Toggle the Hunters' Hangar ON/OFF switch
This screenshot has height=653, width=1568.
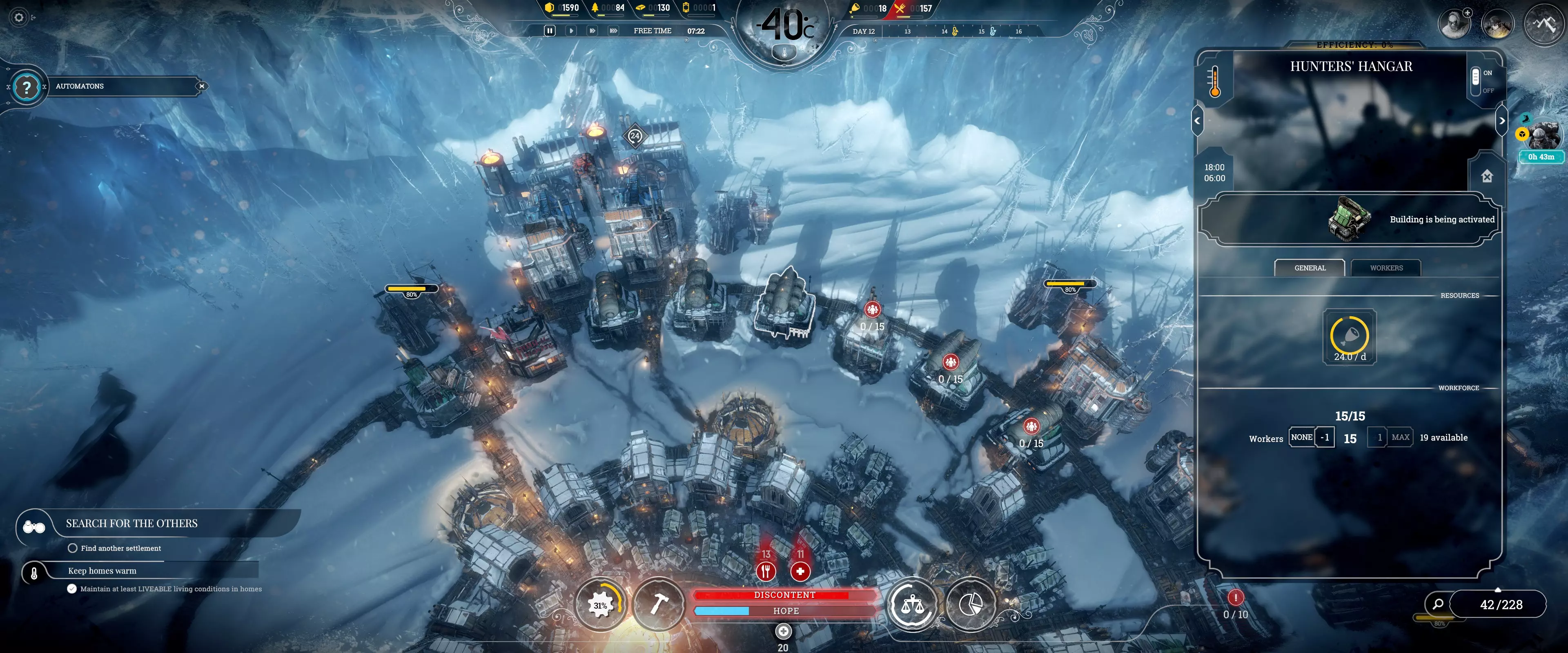coord(1476,80)
